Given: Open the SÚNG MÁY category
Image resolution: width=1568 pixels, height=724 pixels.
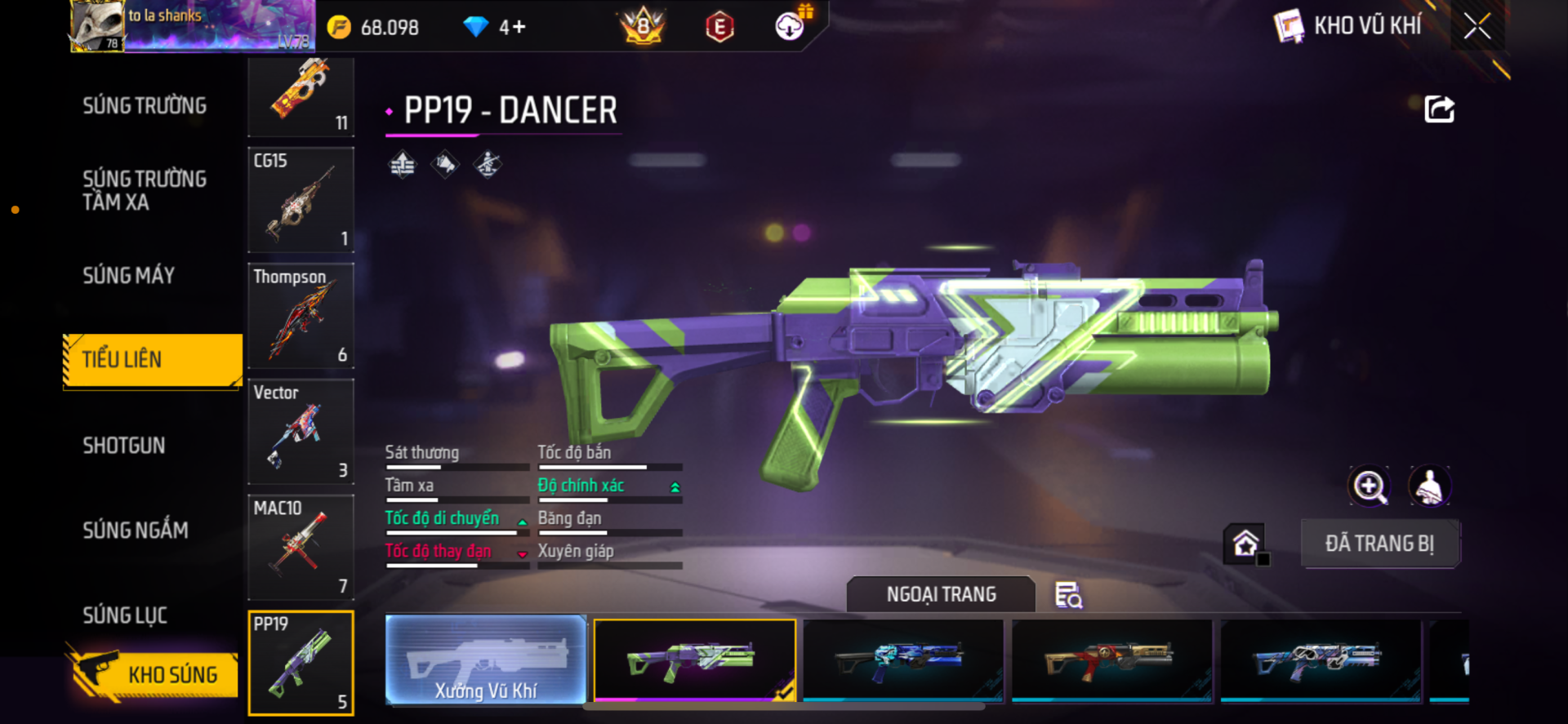Looking at the screenshot, I should click(x=129, y=276).
